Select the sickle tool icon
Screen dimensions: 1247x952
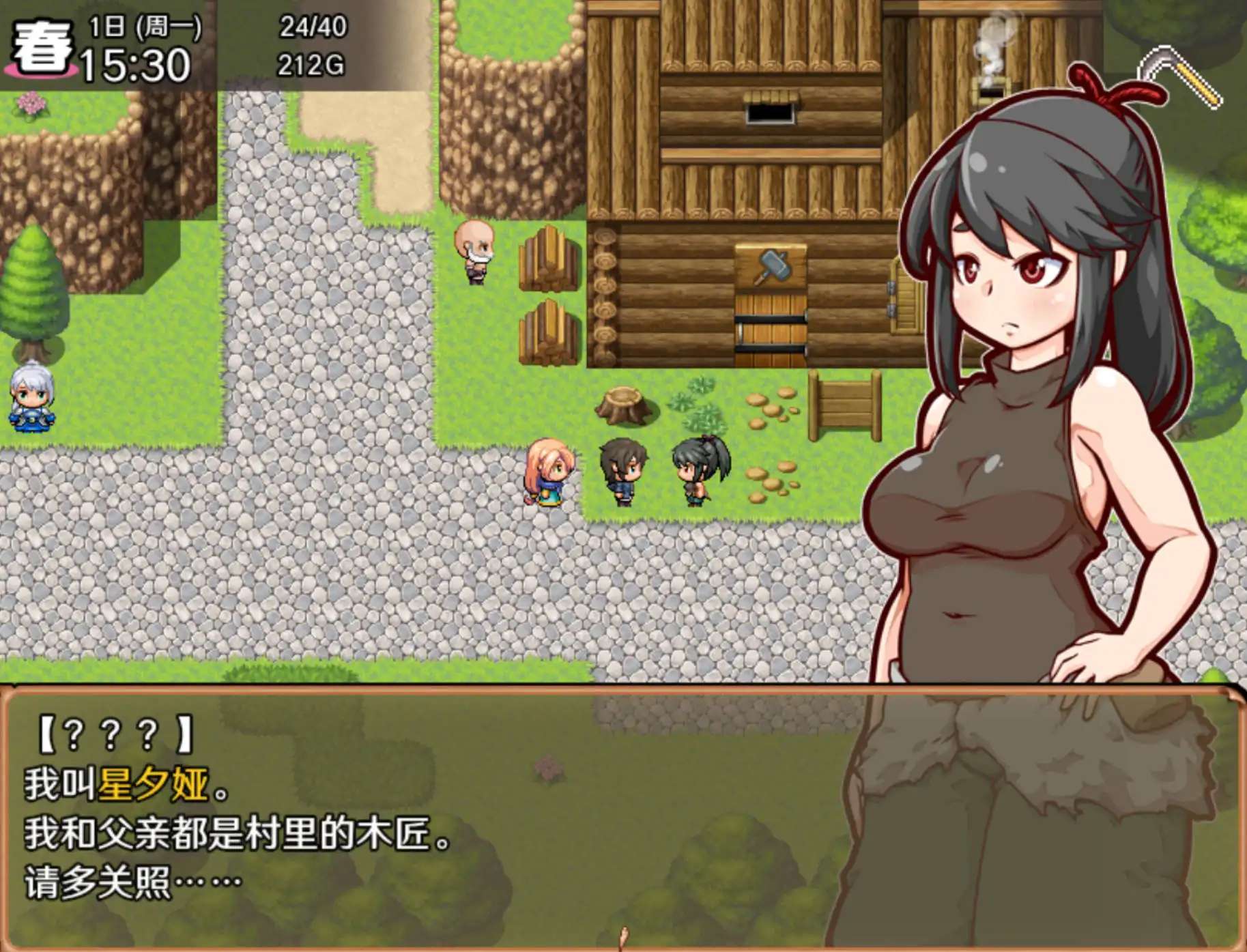tap(1179, 75)
